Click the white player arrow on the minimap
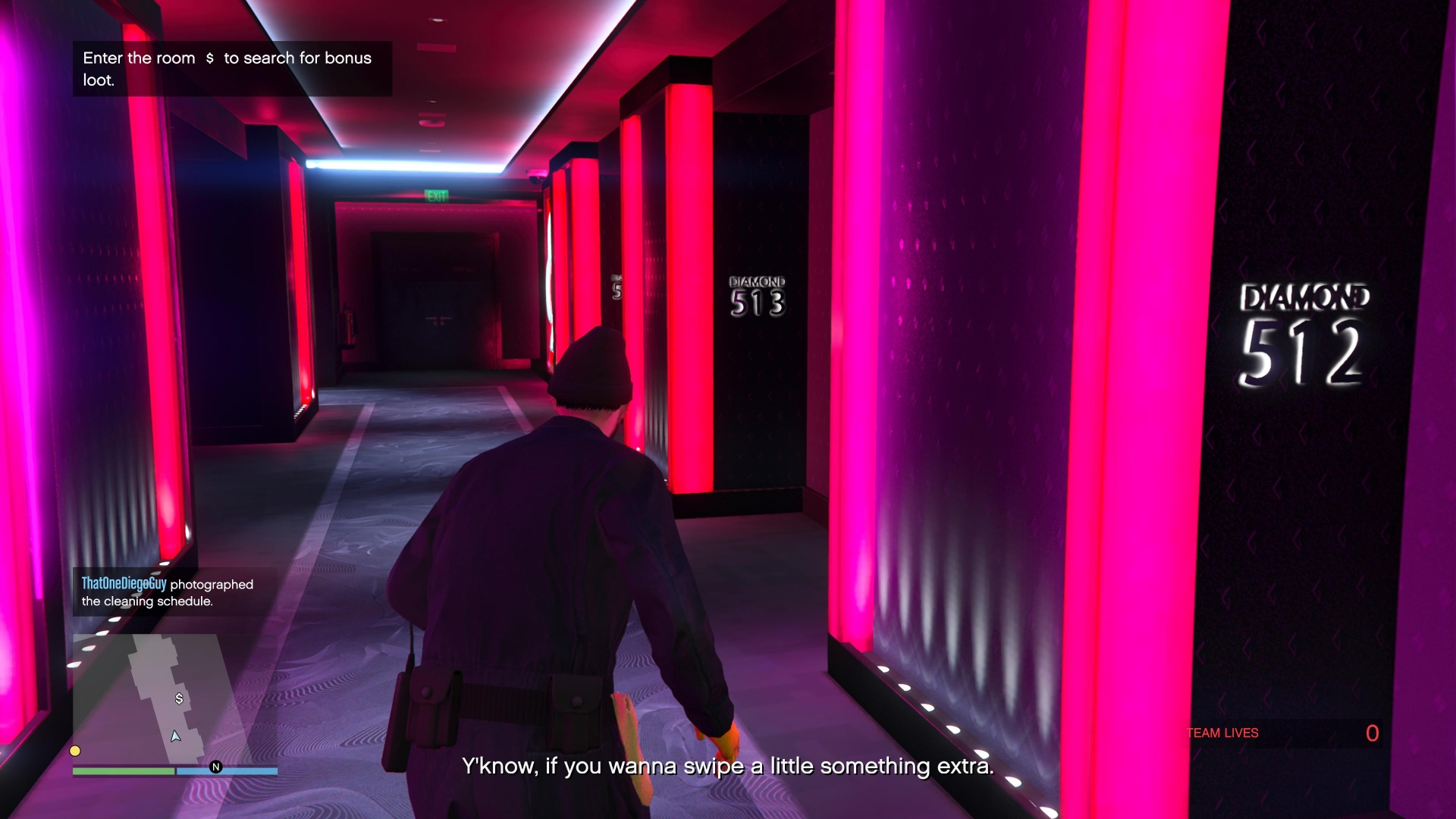The height and width of the screenshot is (819, 1456). point(176,735)
